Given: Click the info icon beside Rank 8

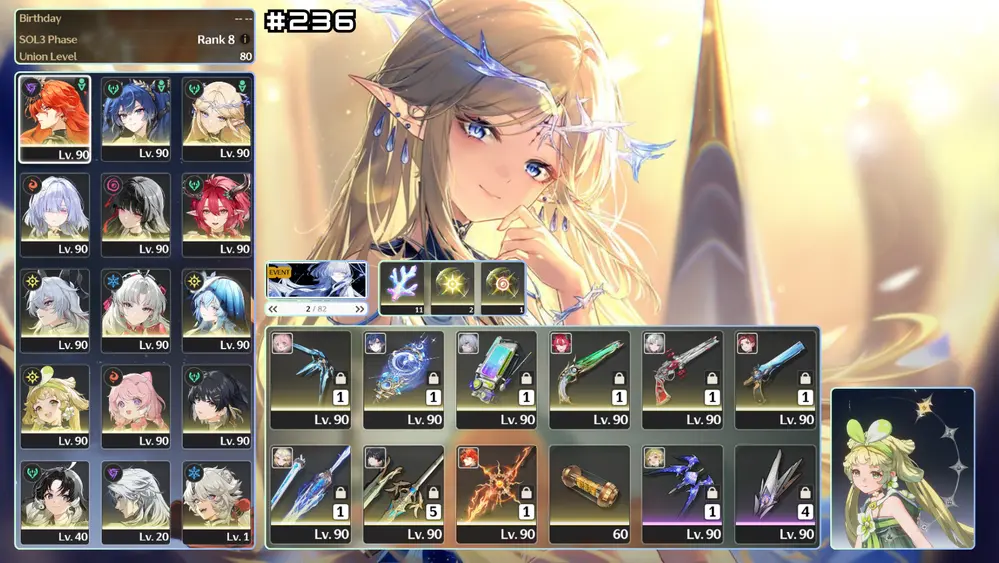Looking at the screenshot, I should pyautogui.click(x=245, y=40).
